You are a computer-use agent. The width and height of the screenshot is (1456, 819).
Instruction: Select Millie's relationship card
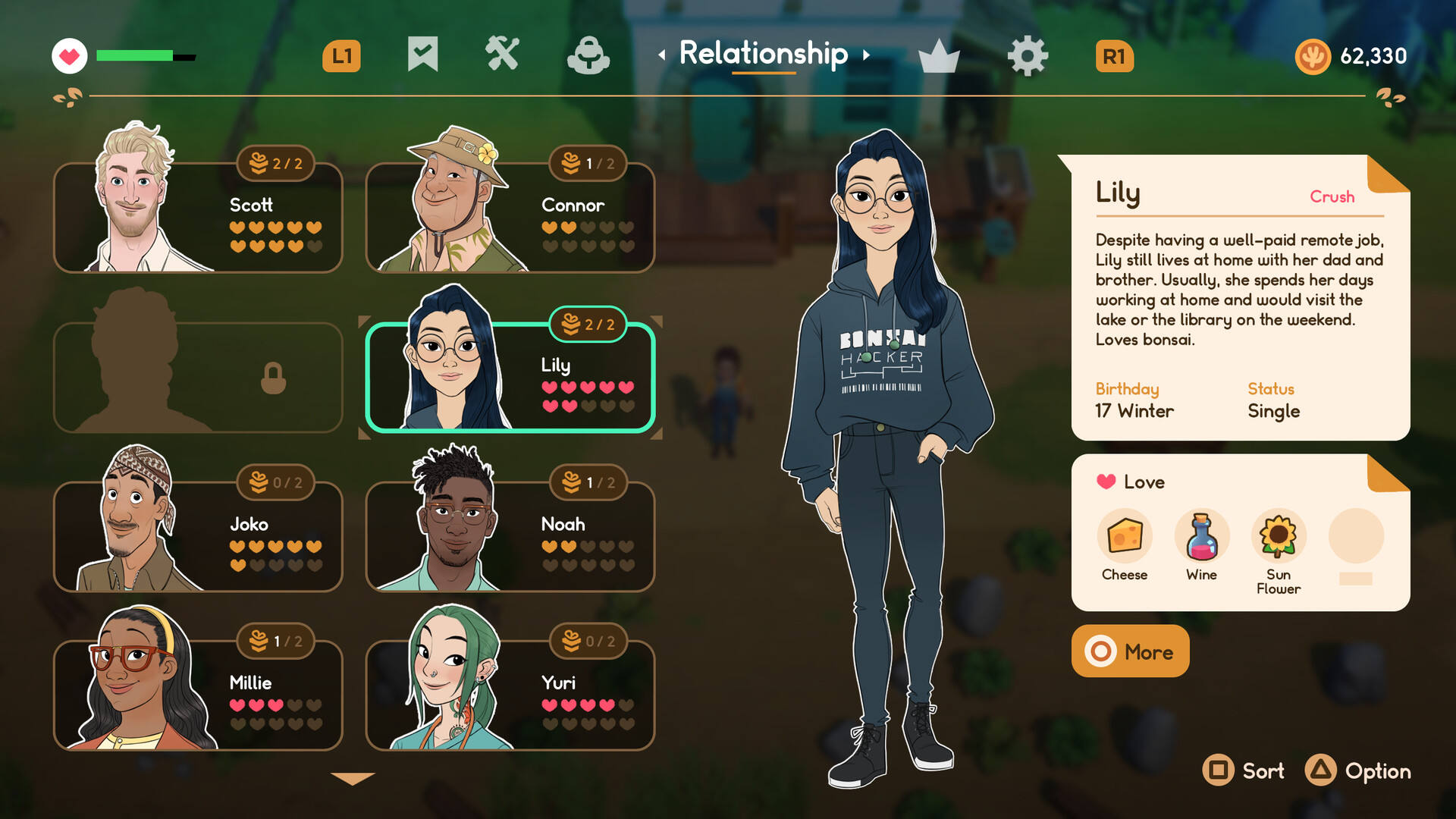[198, 695]
